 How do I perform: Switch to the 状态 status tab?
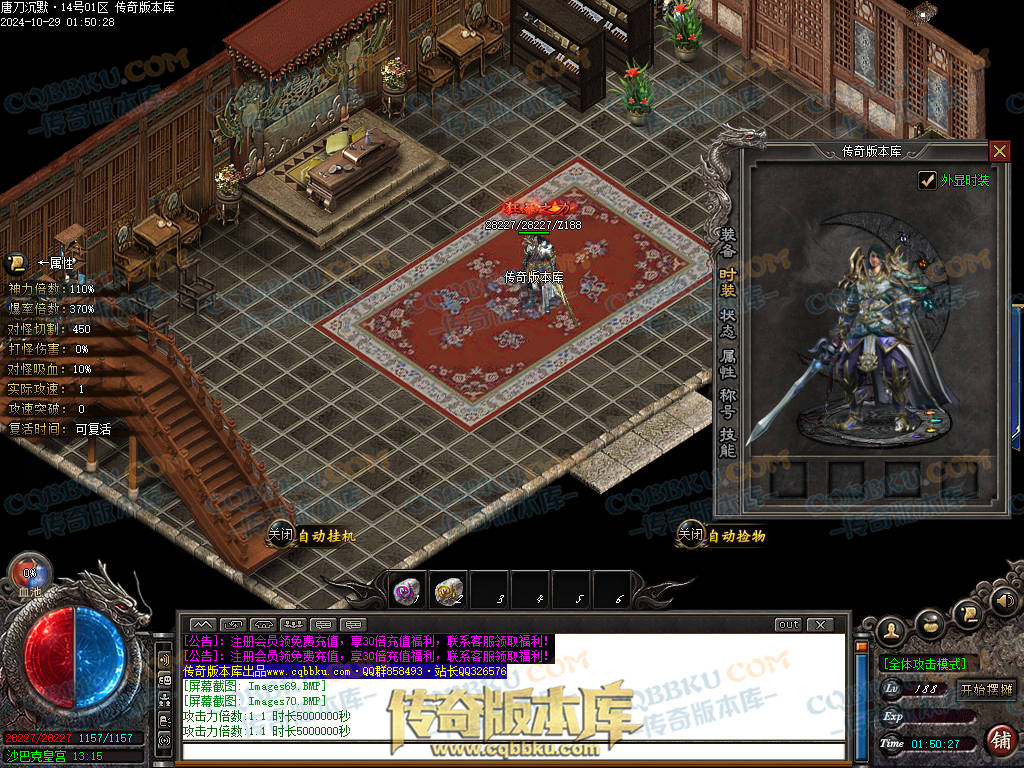[x=727, y=321]
